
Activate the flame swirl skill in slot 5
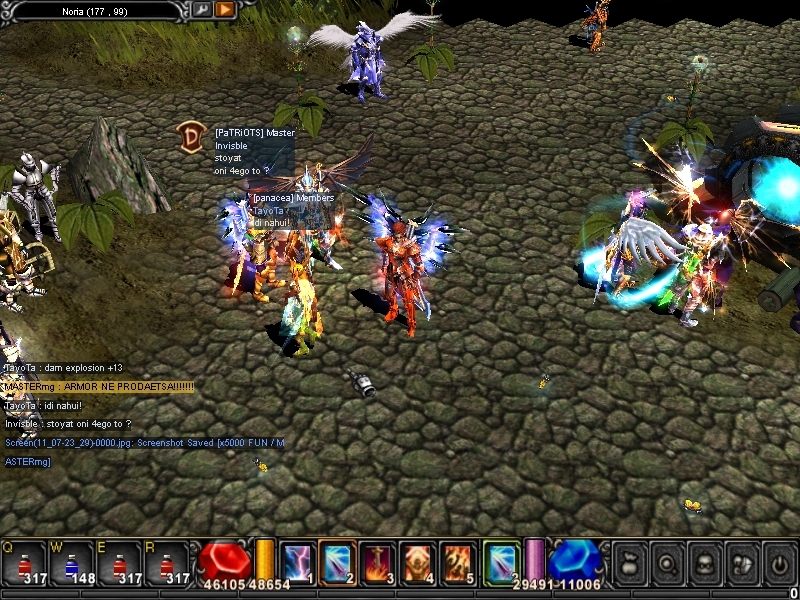(457, 562)
